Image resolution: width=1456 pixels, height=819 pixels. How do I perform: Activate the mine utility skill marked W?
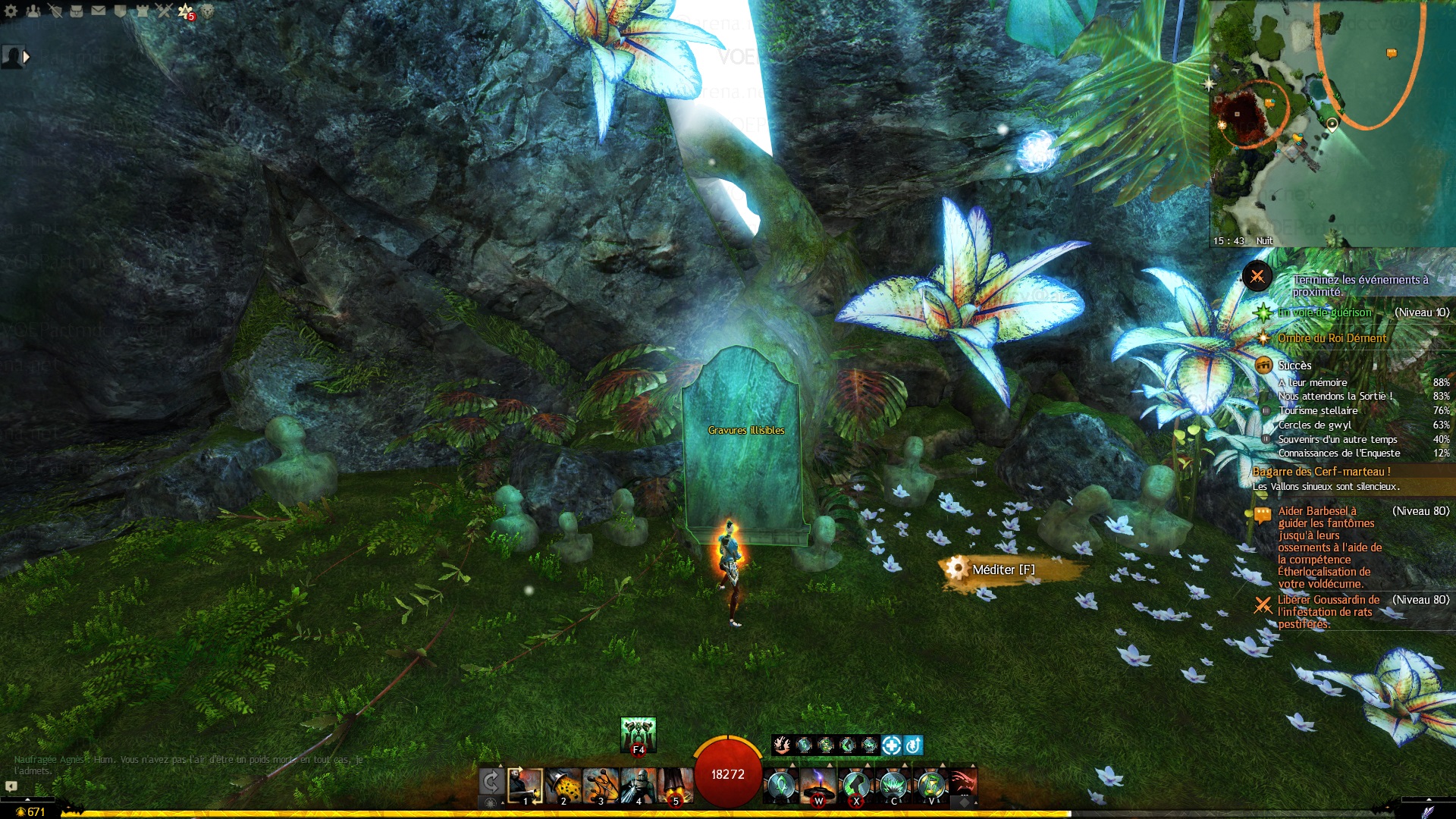(x=818, y=786)
